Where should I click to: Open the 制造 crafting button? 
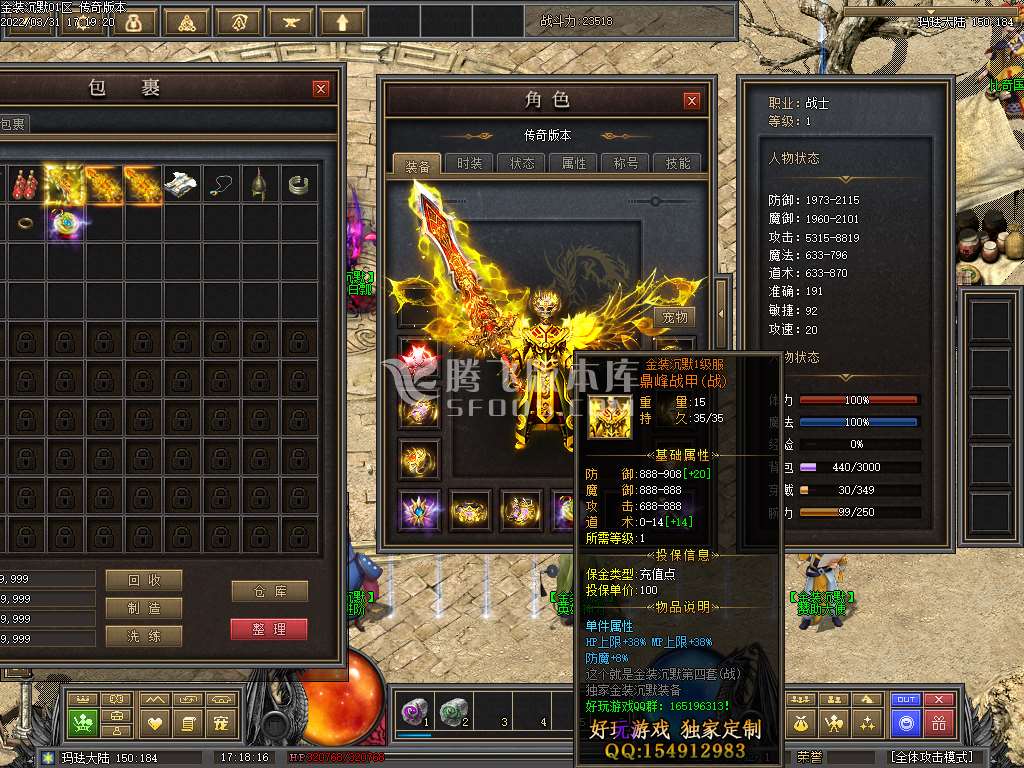(x=143, y=608)
